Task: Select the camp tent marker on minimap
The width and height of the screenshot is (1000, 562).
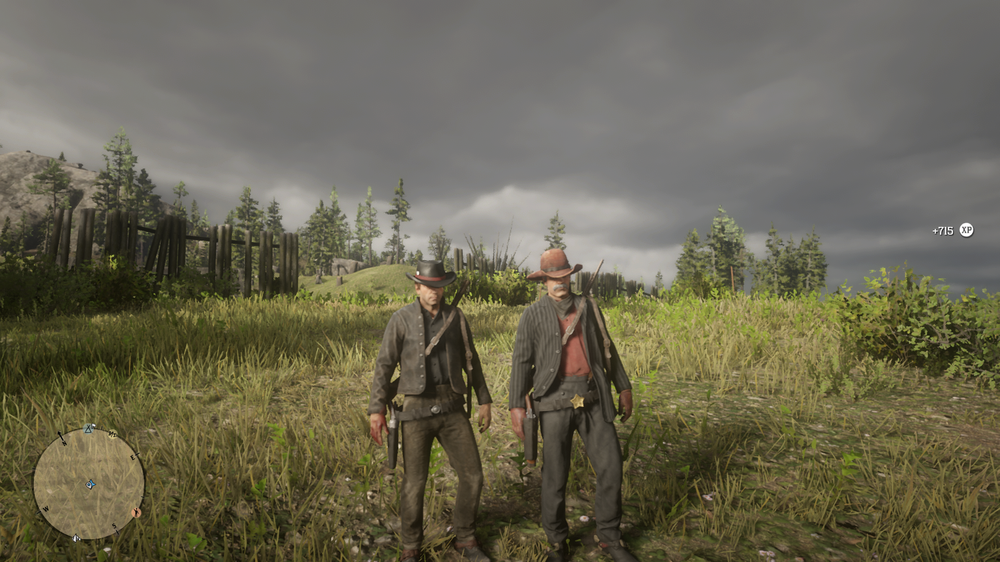Action: 89,429
